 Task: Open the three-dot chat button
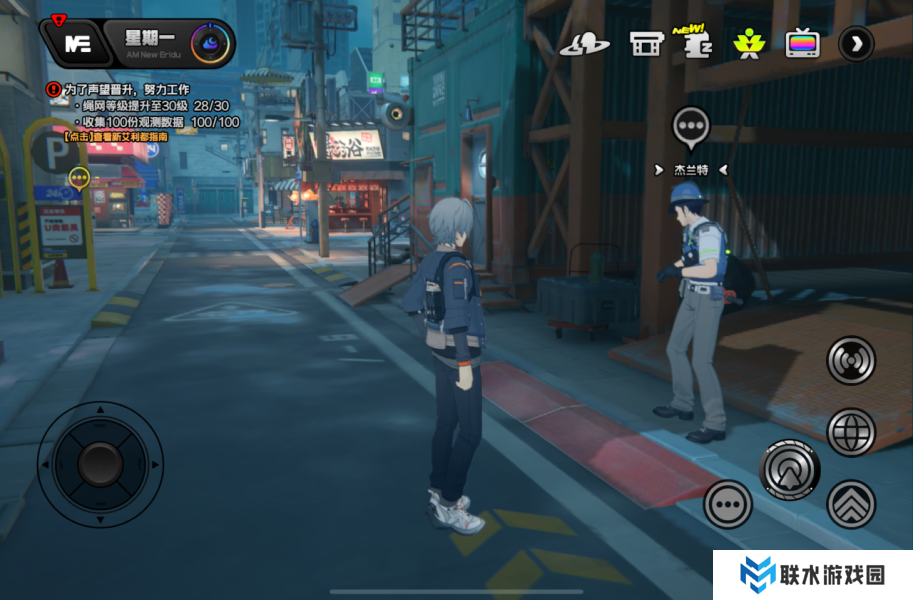click(727, 504)
